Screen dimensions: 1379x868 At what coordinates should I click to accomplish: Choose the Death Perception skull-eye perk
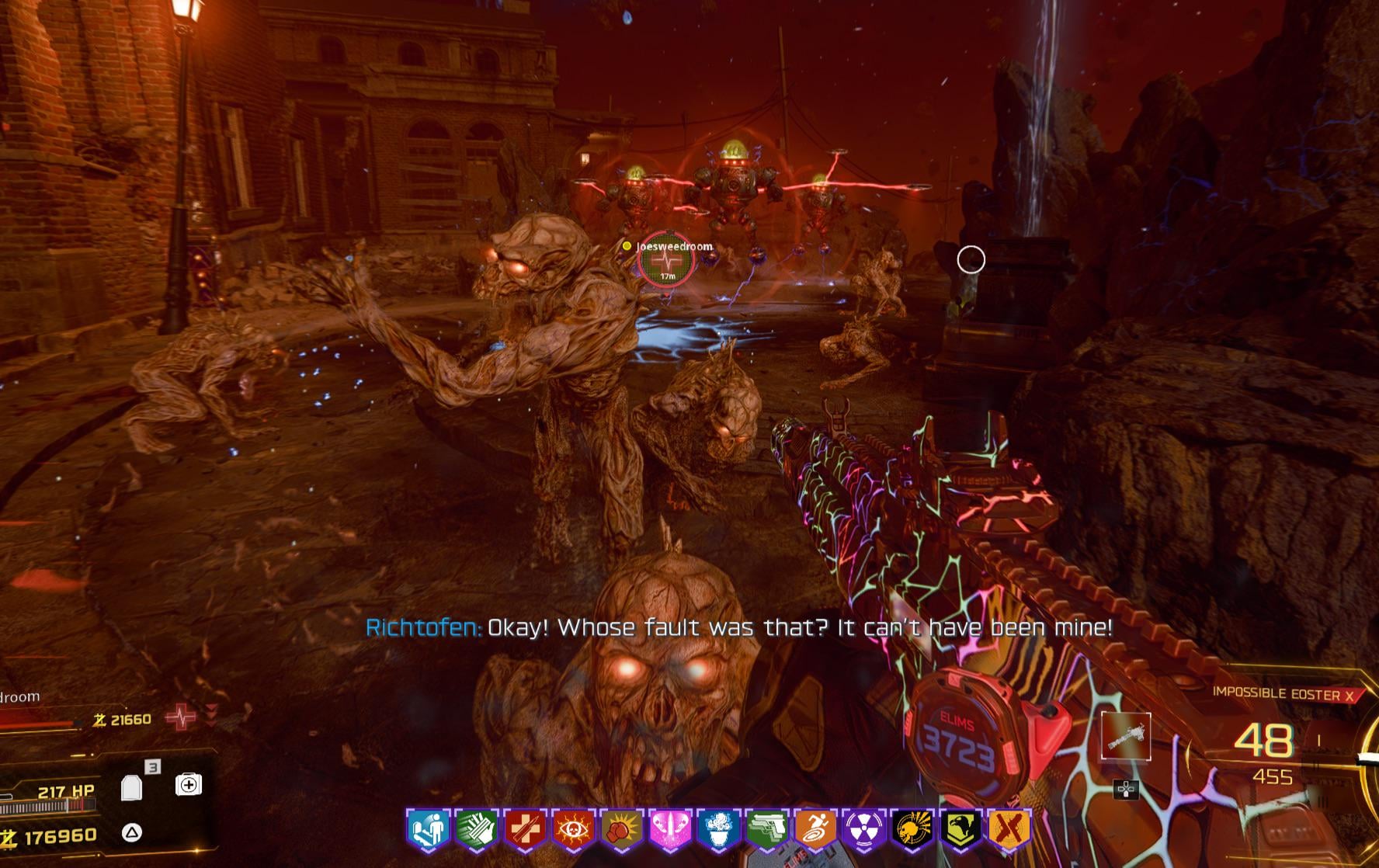pos(573,828)
